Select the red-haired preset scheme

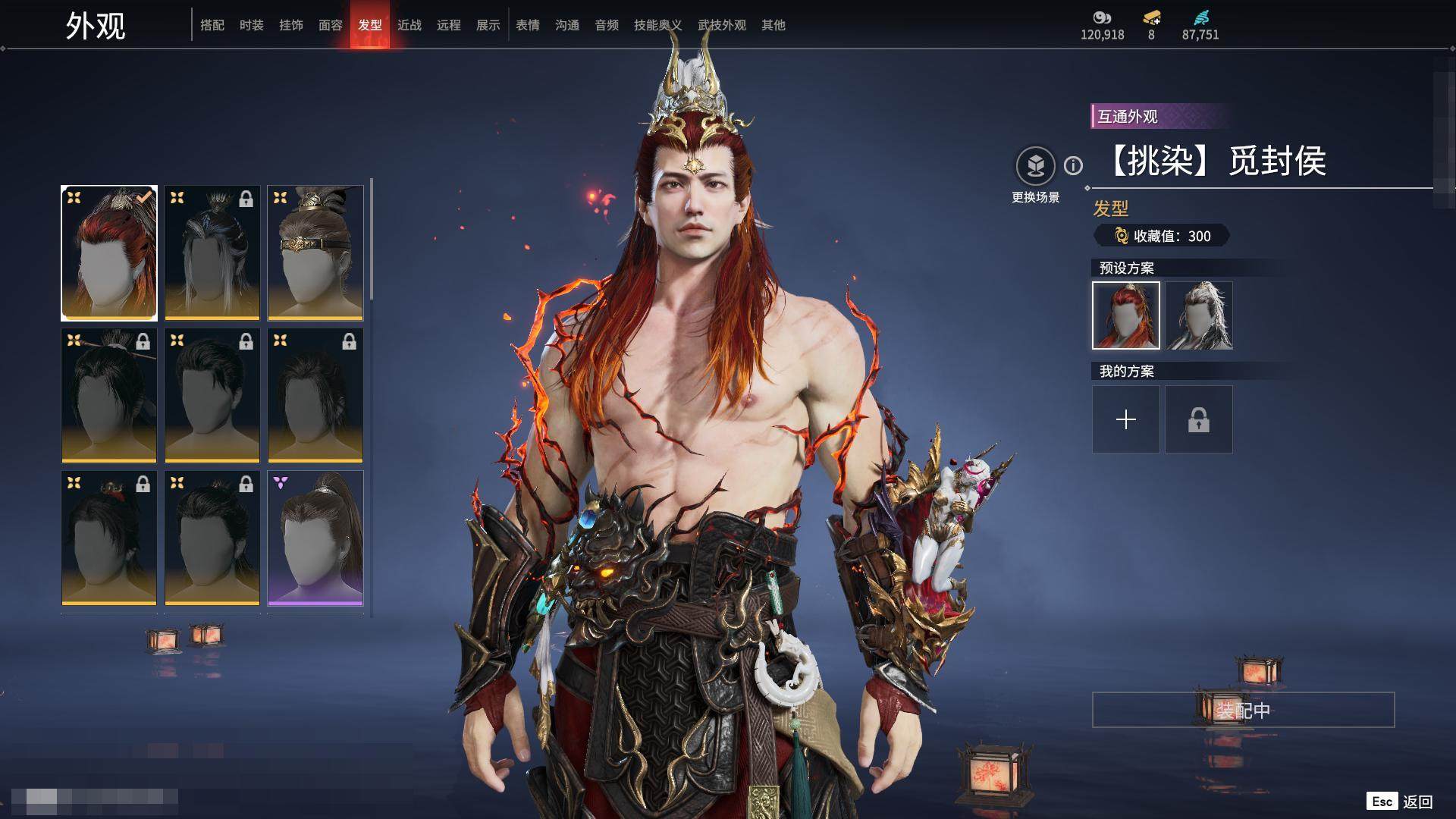pos(1126,315)
